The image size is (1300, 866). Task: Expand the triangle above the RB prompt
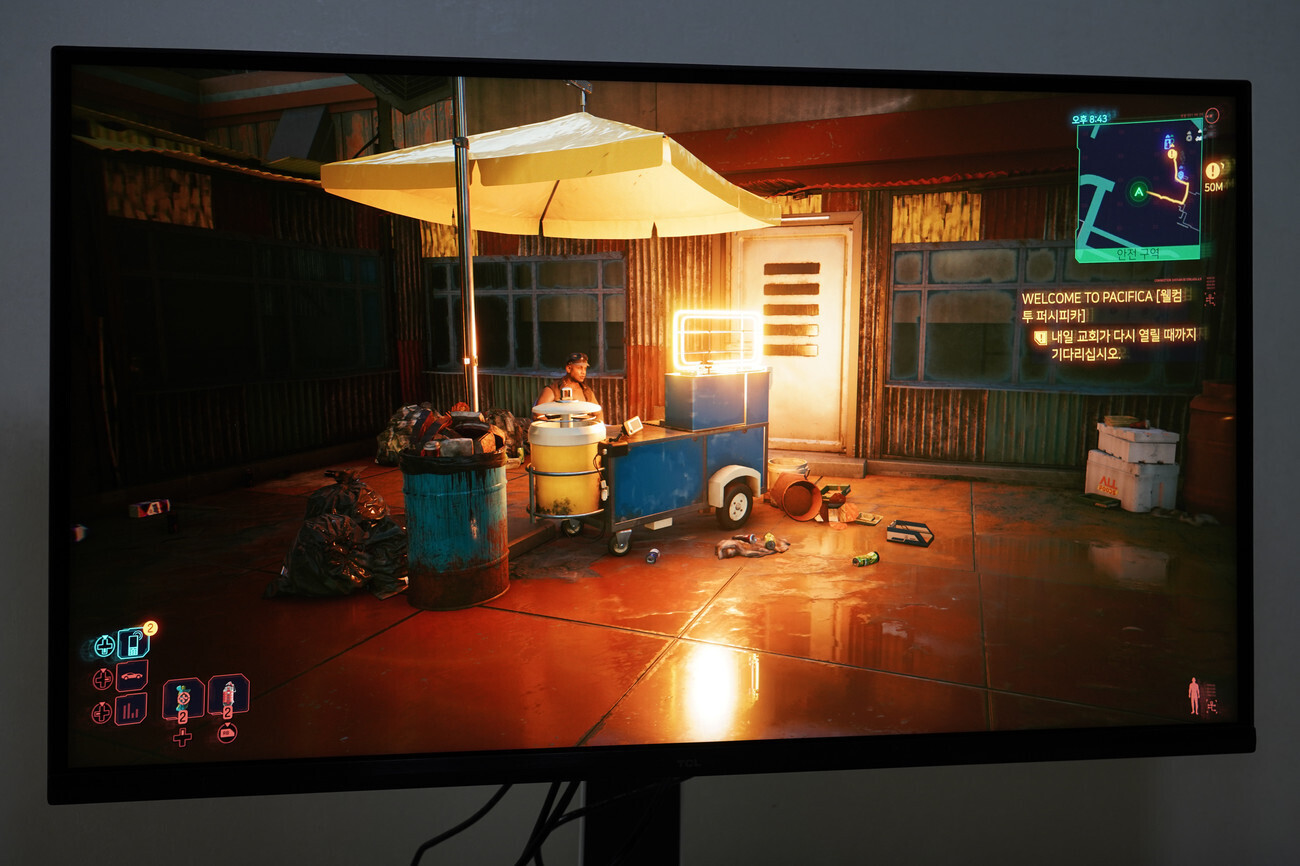[227, 725]
